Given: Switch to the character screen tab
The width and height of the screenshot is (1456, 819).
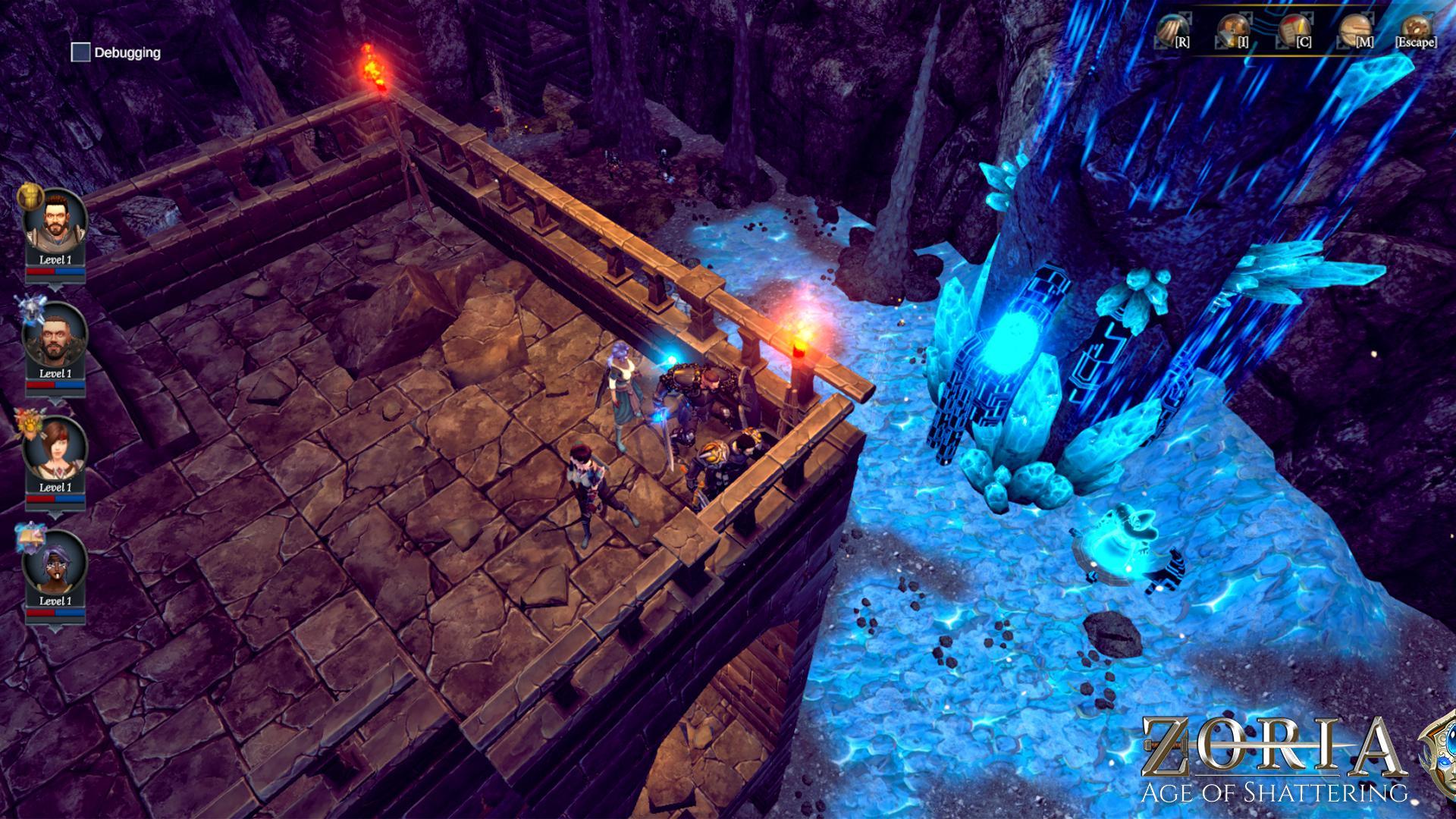Looking at the screenshot, I should click(x=1293, y=32).
